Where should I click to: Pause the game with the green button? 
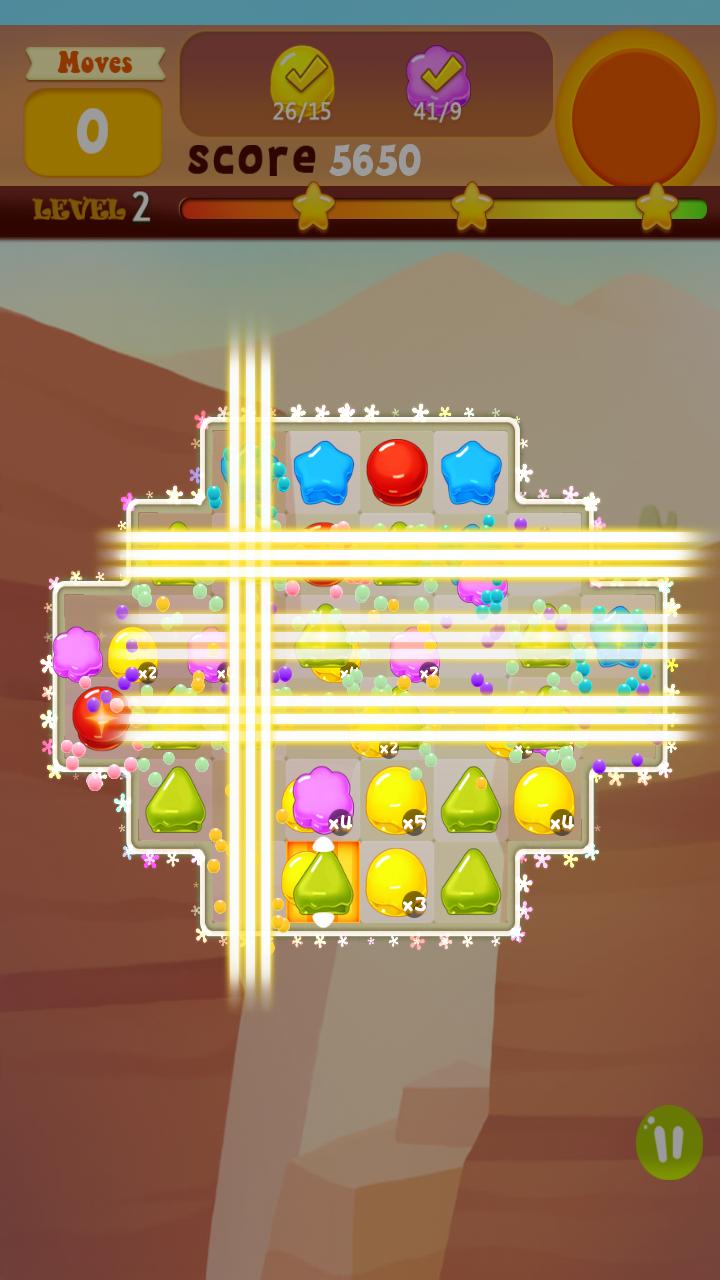669,1142
